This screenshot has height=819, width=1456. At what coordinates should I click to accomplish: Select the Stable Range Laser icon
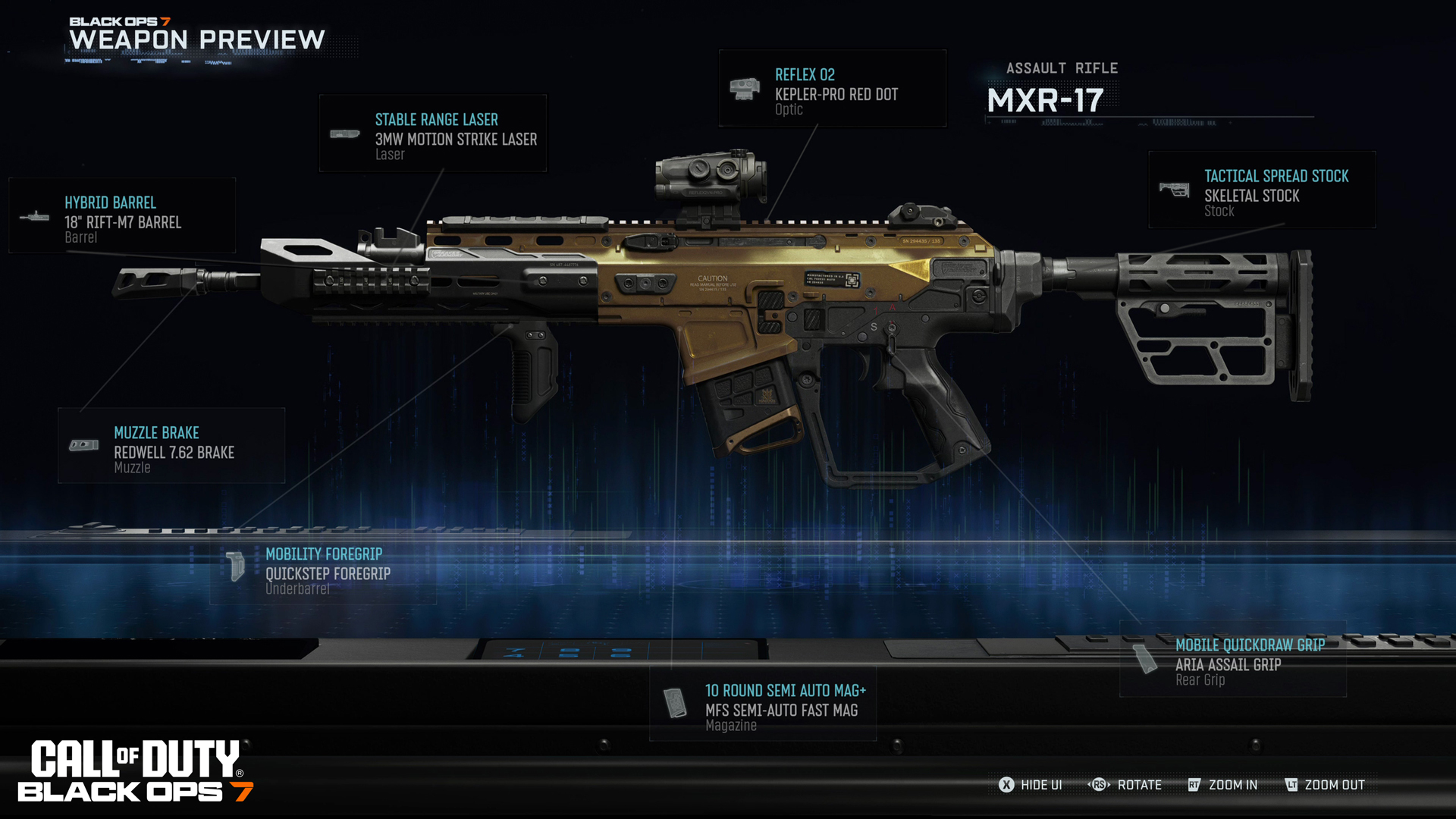click(345, 133)
